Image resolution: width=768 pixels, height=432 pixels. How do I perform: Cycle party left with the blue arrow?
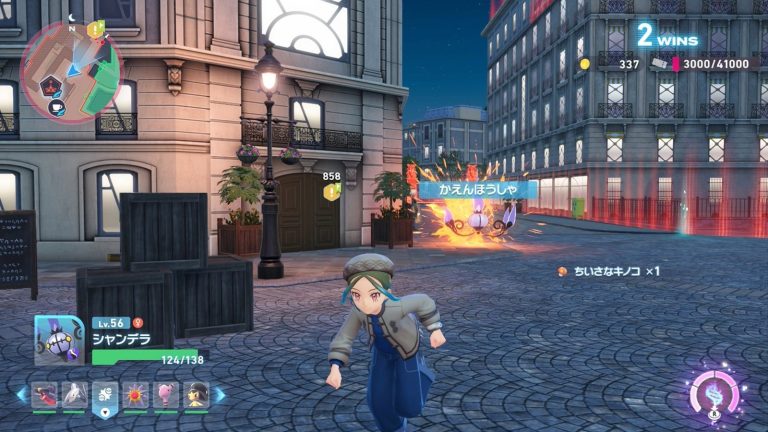coord(20,396)
